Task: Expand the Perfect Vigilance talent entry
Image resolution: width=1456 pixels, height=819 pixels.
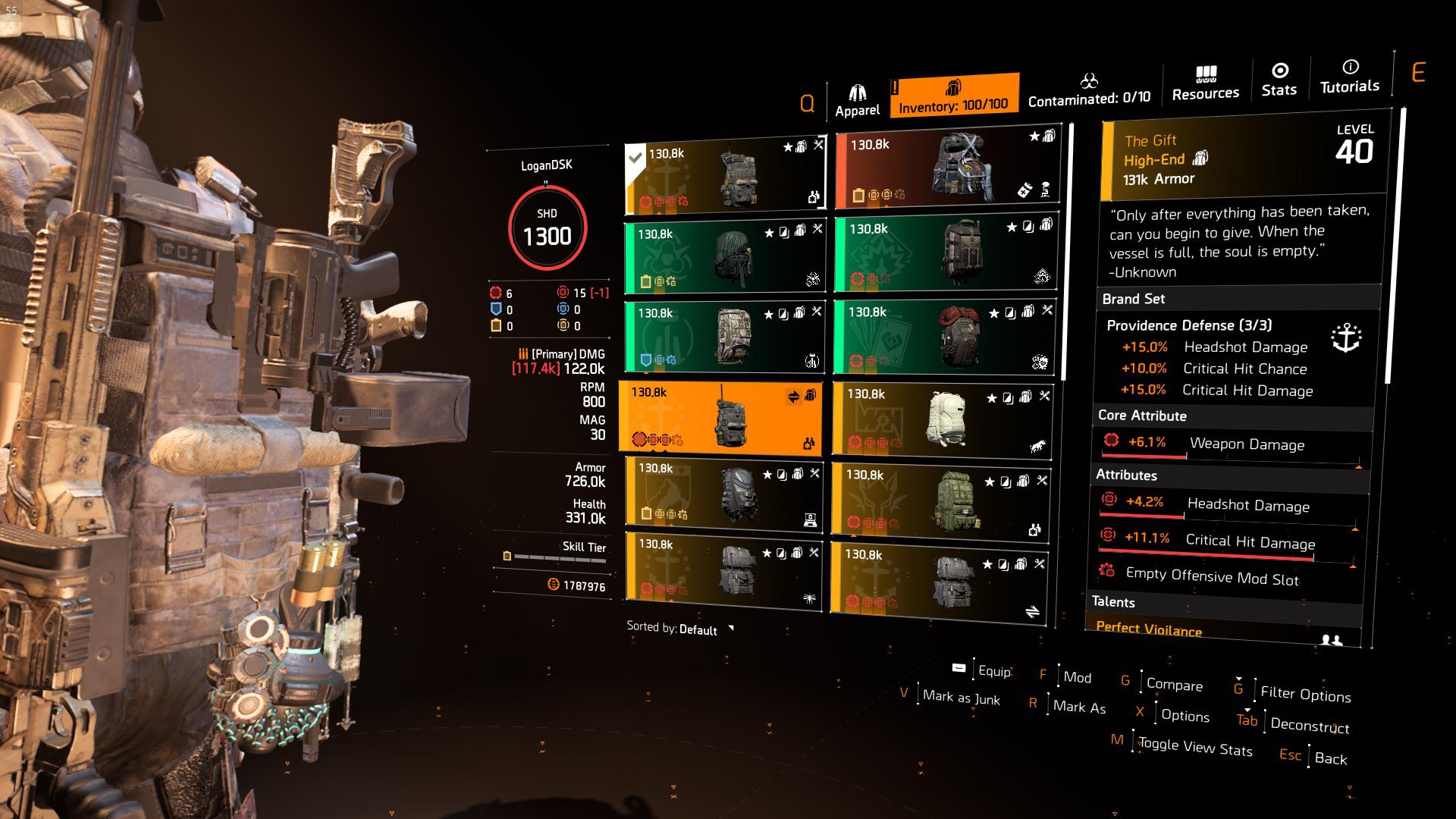Action: (1148, 629)
